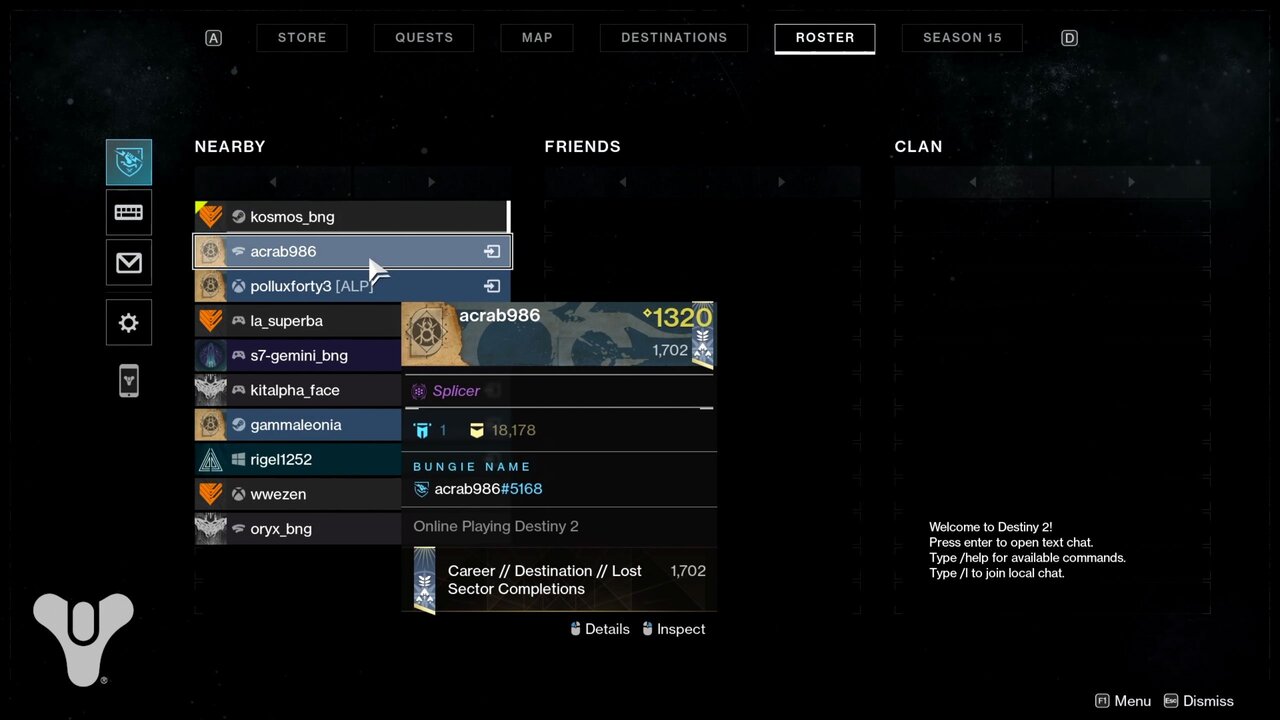Toggle selection of gammaleonia in Nearby list

click(297, 424)
